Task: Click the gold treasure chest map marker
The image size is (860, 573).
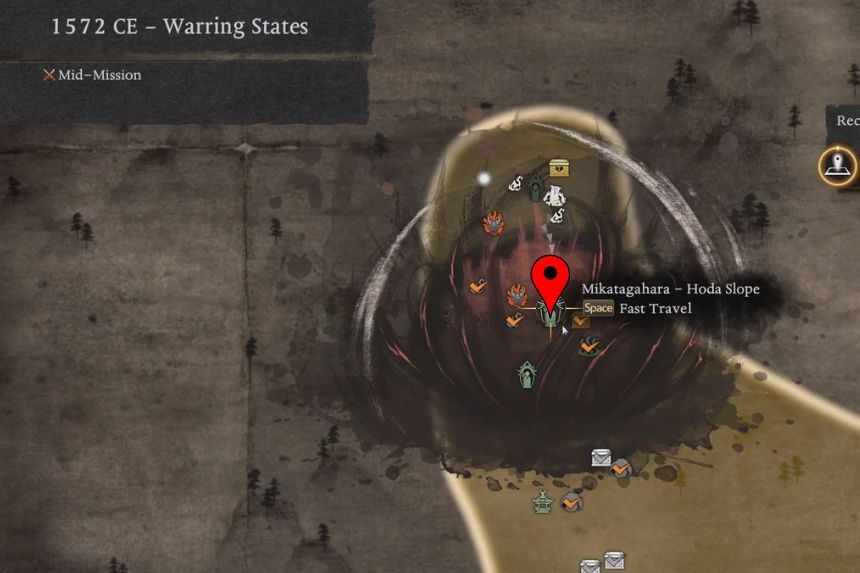Action: (559, 169)
